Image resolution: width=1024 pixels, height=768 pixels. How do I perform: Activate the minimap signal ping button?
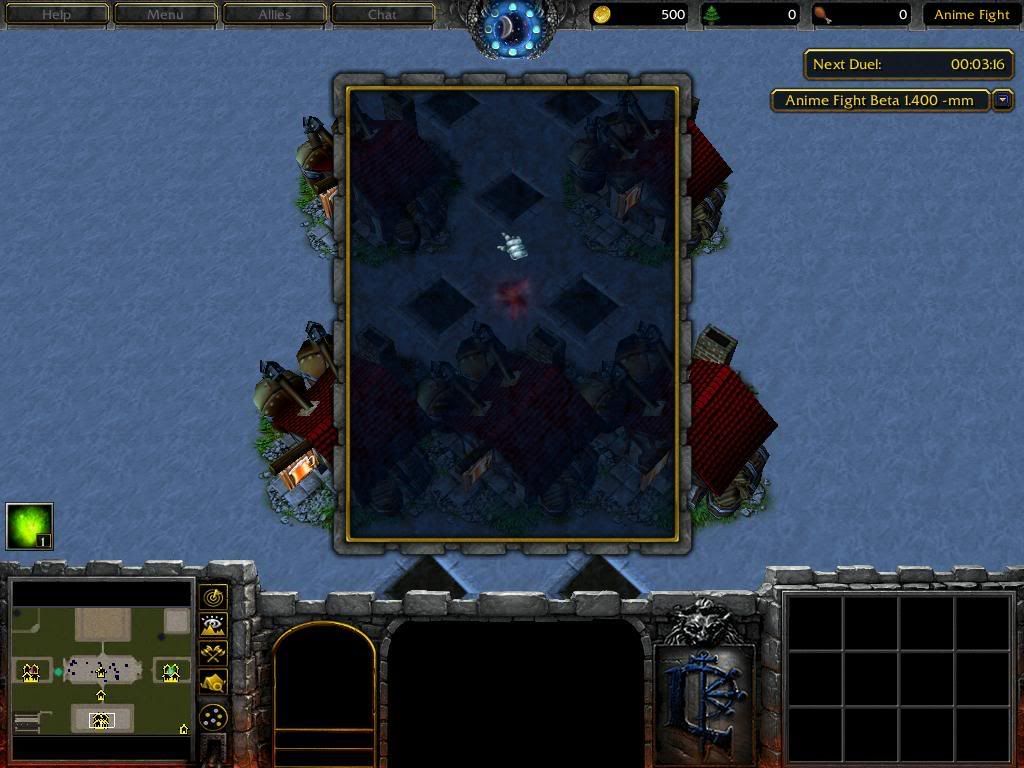click(x=213, y=597)
